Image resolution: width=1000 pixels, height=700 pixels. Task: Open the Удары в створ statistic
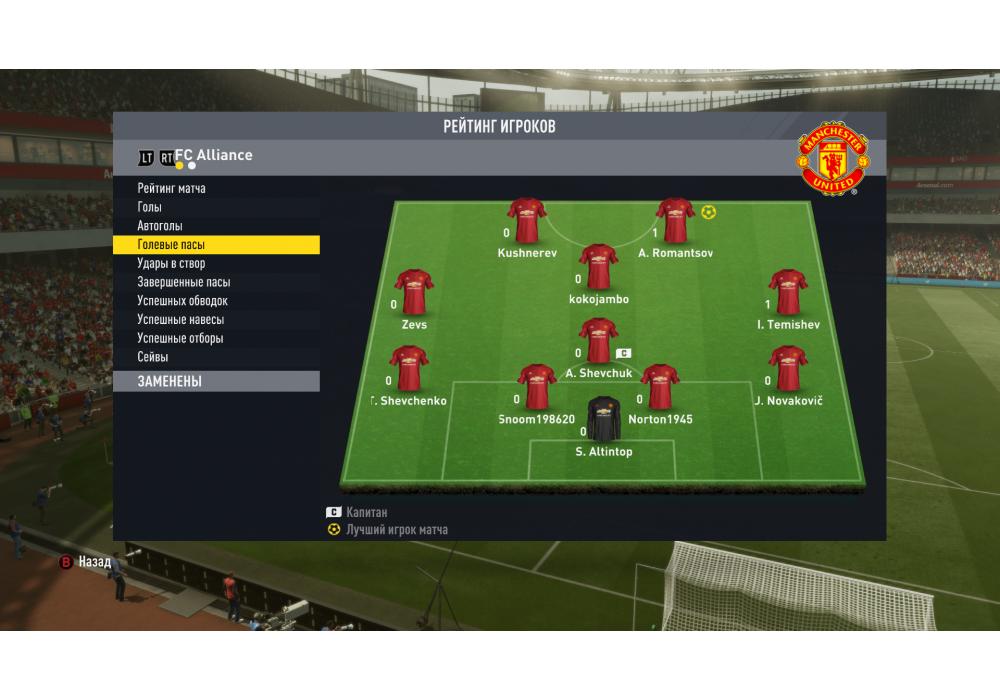171,264
